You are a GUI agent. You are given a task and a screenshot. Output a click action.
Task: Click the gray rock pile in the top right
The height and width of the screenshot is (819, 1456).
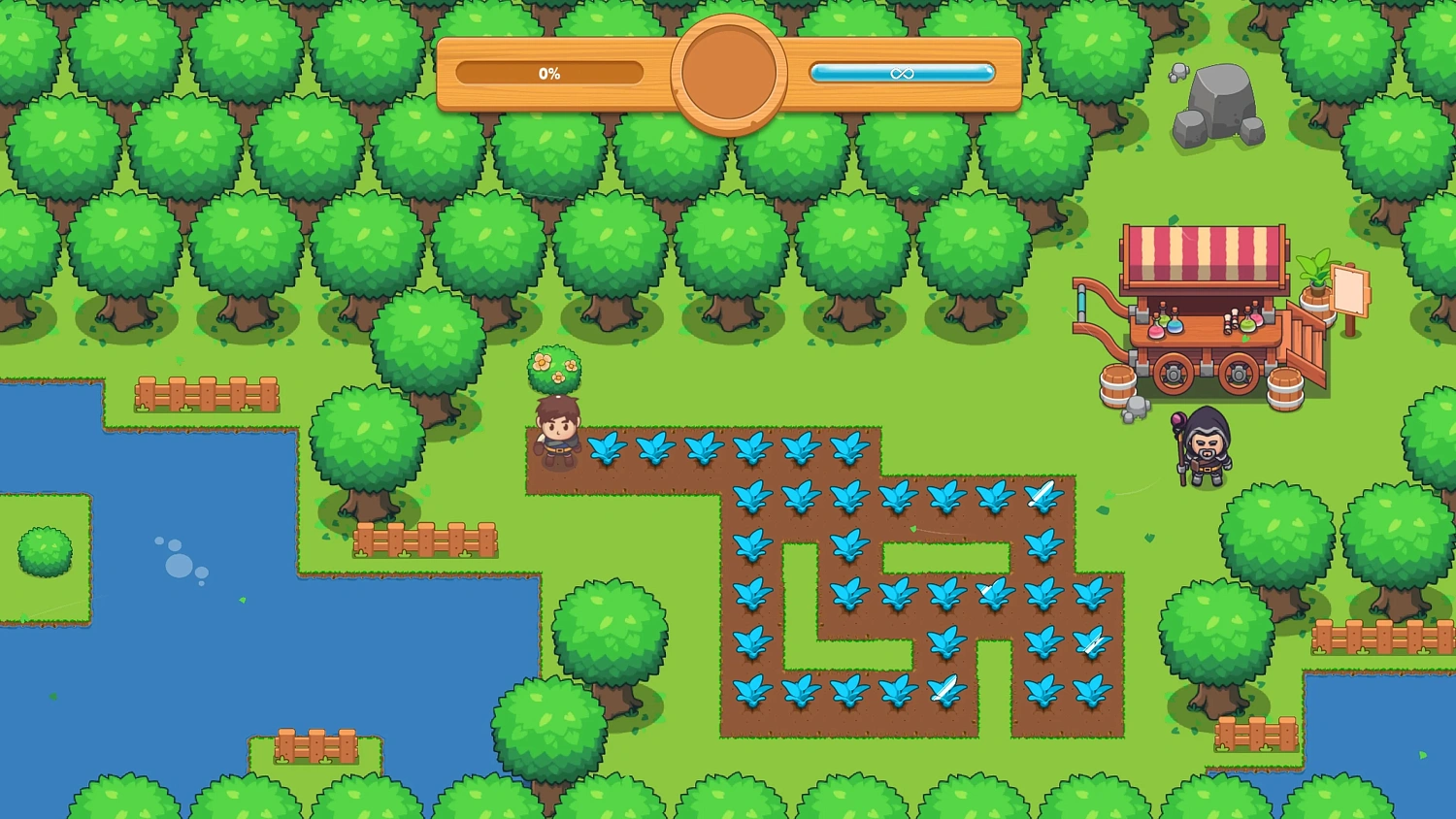pyautogui.click(x=1221, y=102)
